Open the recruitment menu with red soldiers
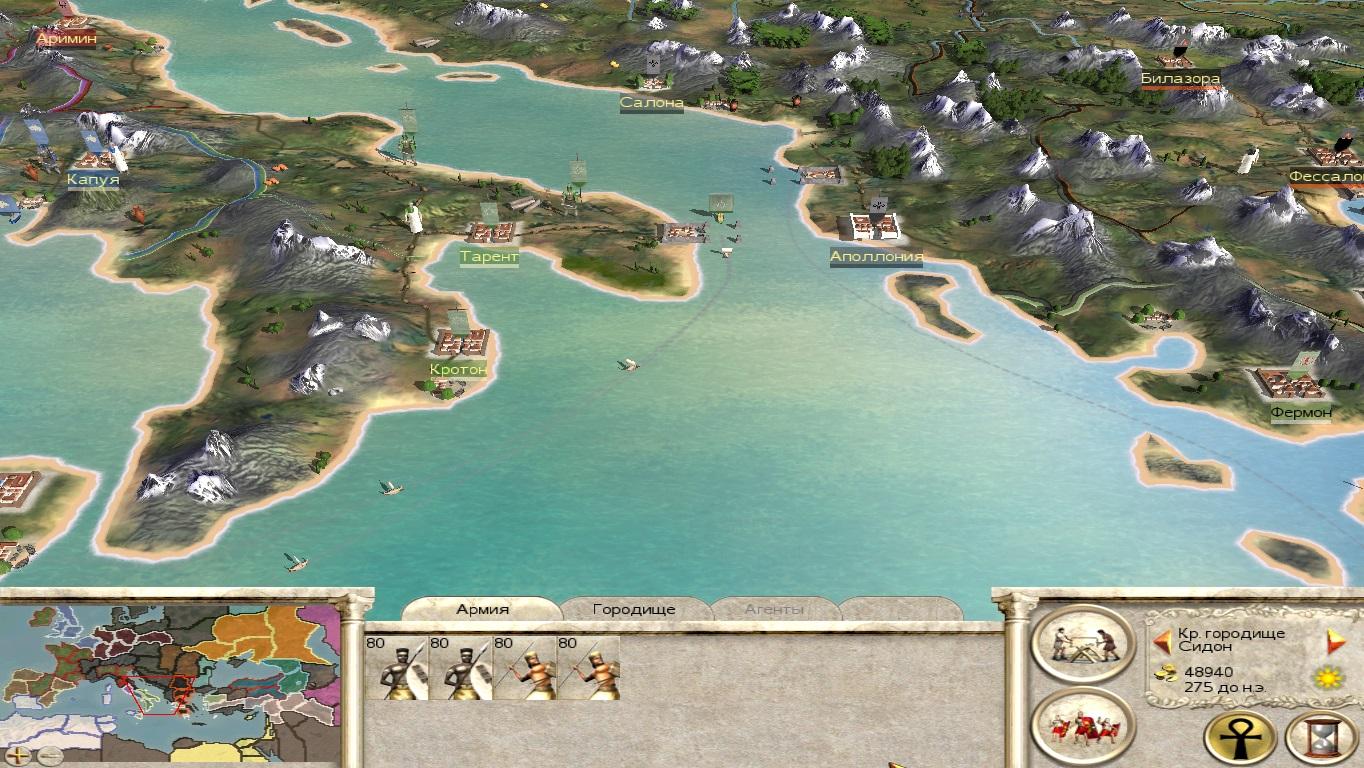Image resolution: width=1364 pixels, height=768 pixels. point(1082,727)
